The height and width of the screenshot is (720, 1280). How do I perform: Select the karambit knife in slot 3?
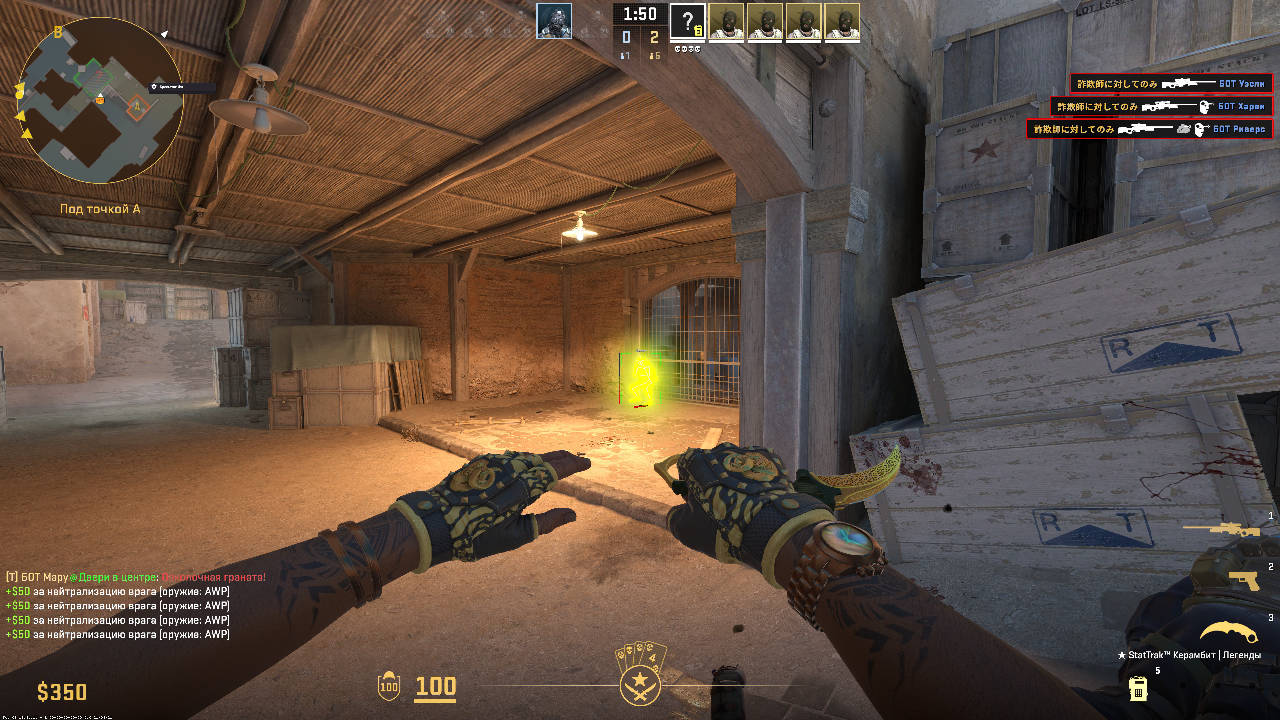tap(1226, 633)
